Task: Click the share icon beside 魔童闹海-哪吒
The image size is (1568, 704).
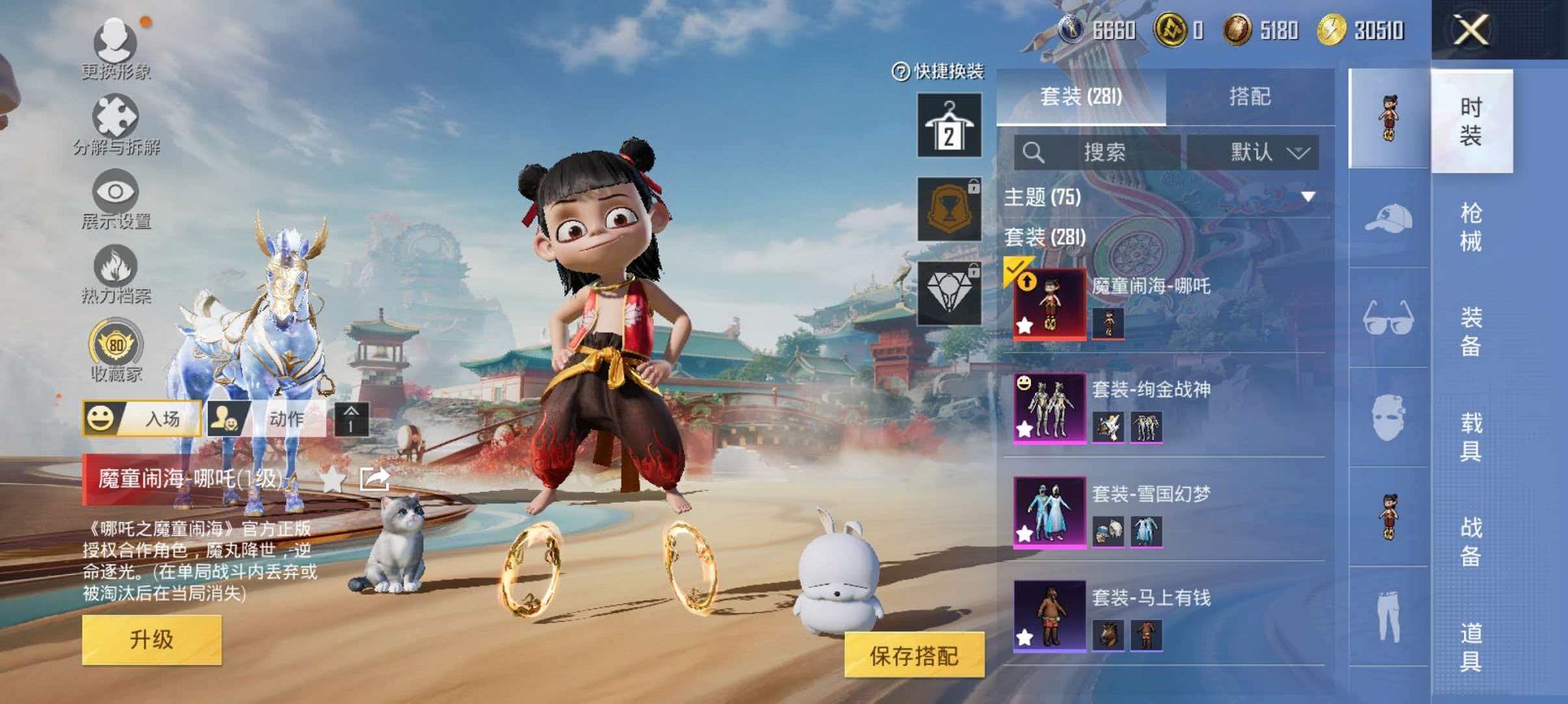Action: 374,479
